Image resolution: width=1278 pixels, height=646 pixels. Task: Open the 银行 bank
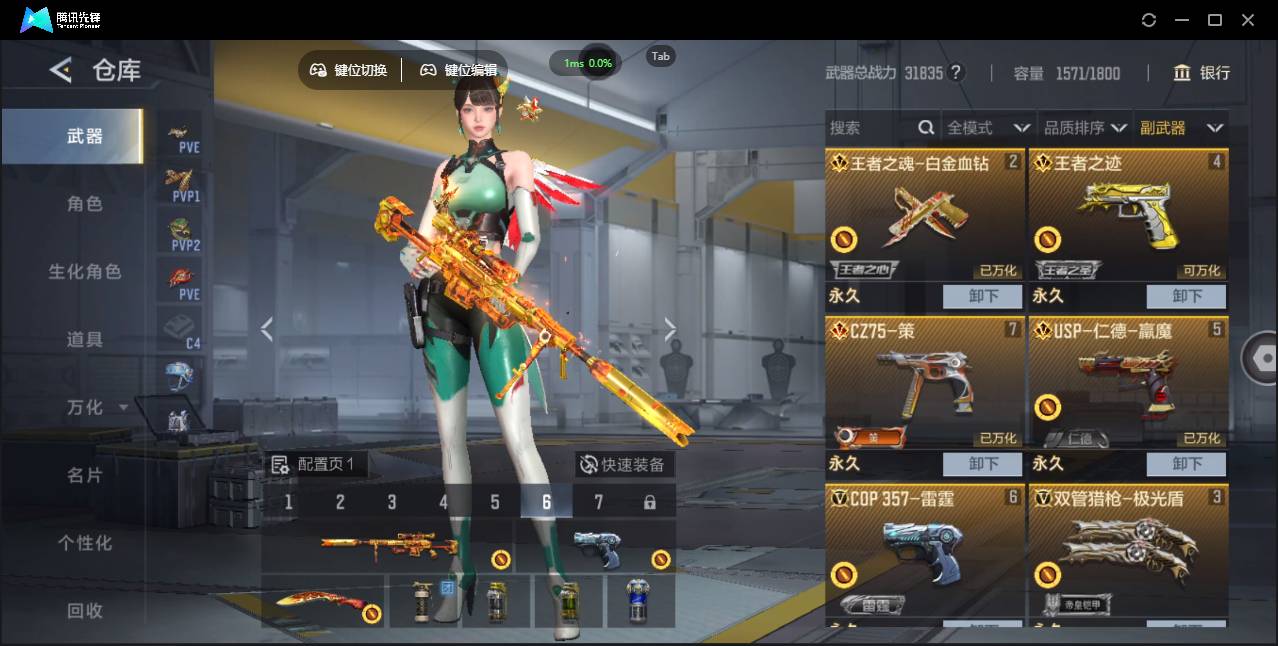[1202, 73]
